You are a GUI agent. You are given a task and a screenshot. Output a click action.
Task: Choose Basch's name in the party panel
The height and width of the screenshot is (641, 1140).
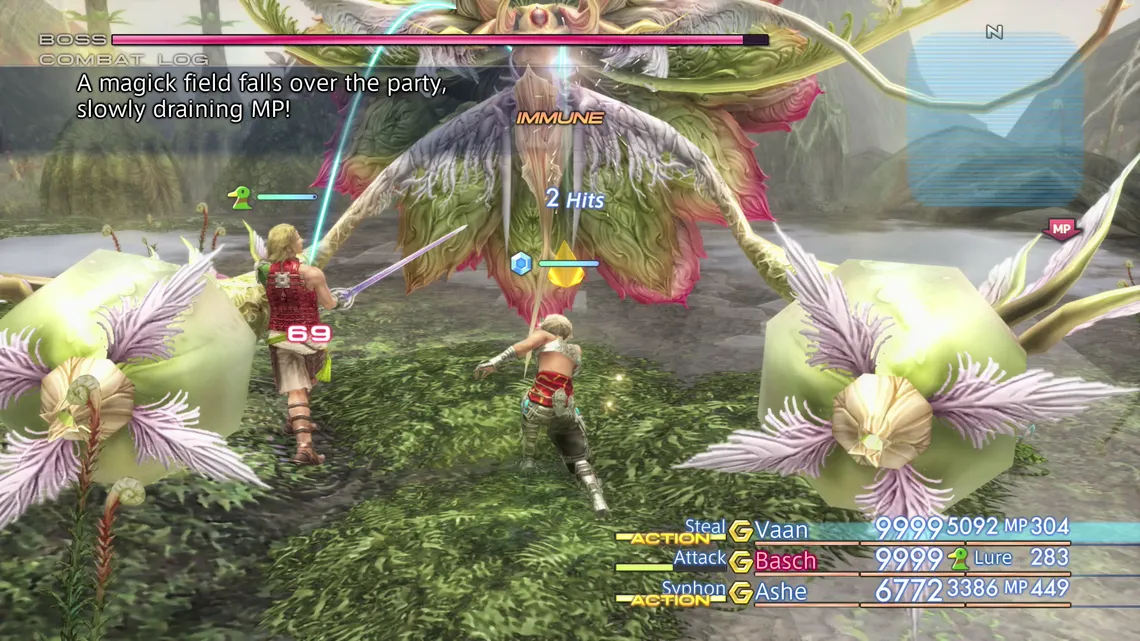click(x=785, y=561)
